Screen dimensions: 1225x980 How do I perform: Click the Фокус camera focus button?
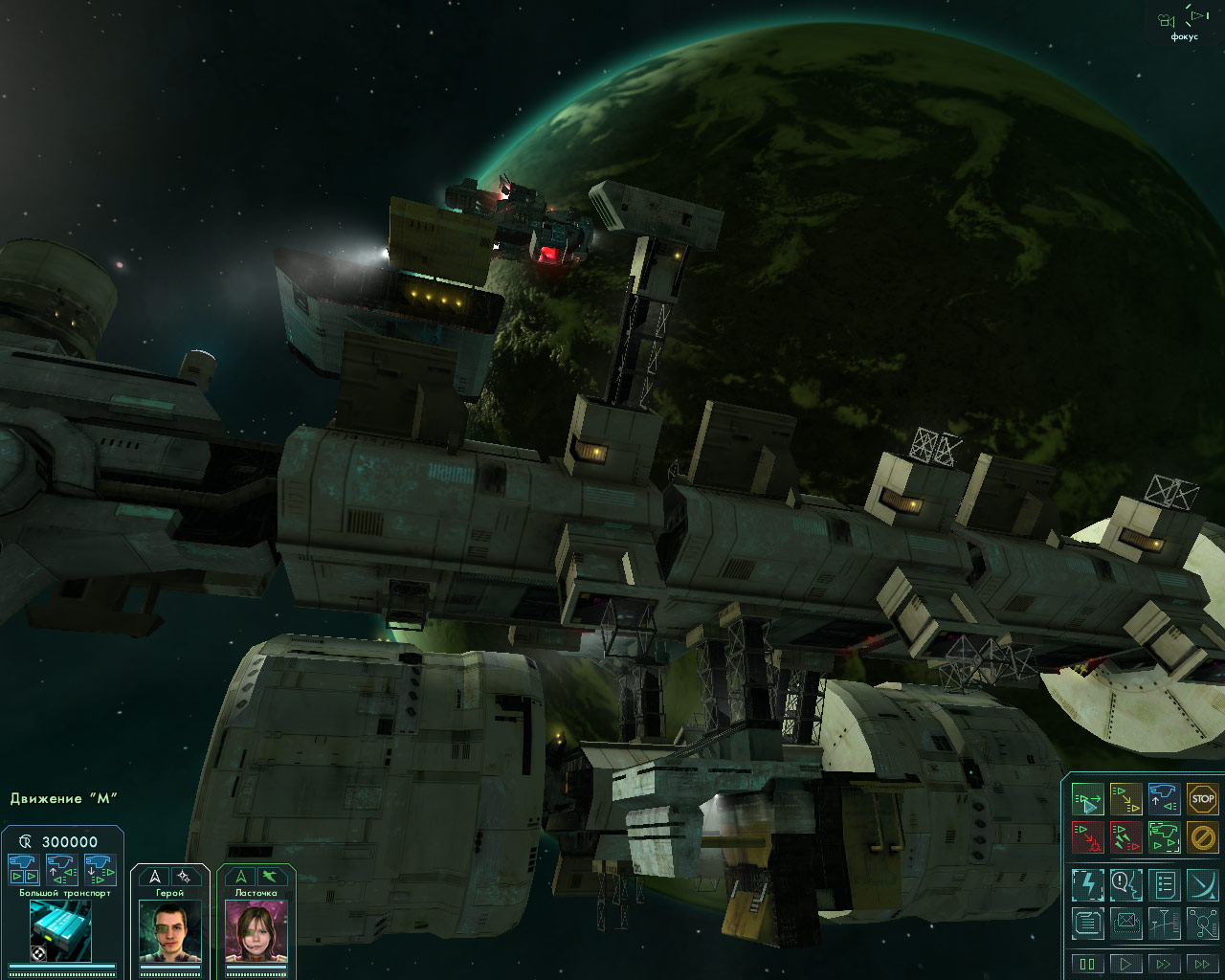[x=1183, y=23]
